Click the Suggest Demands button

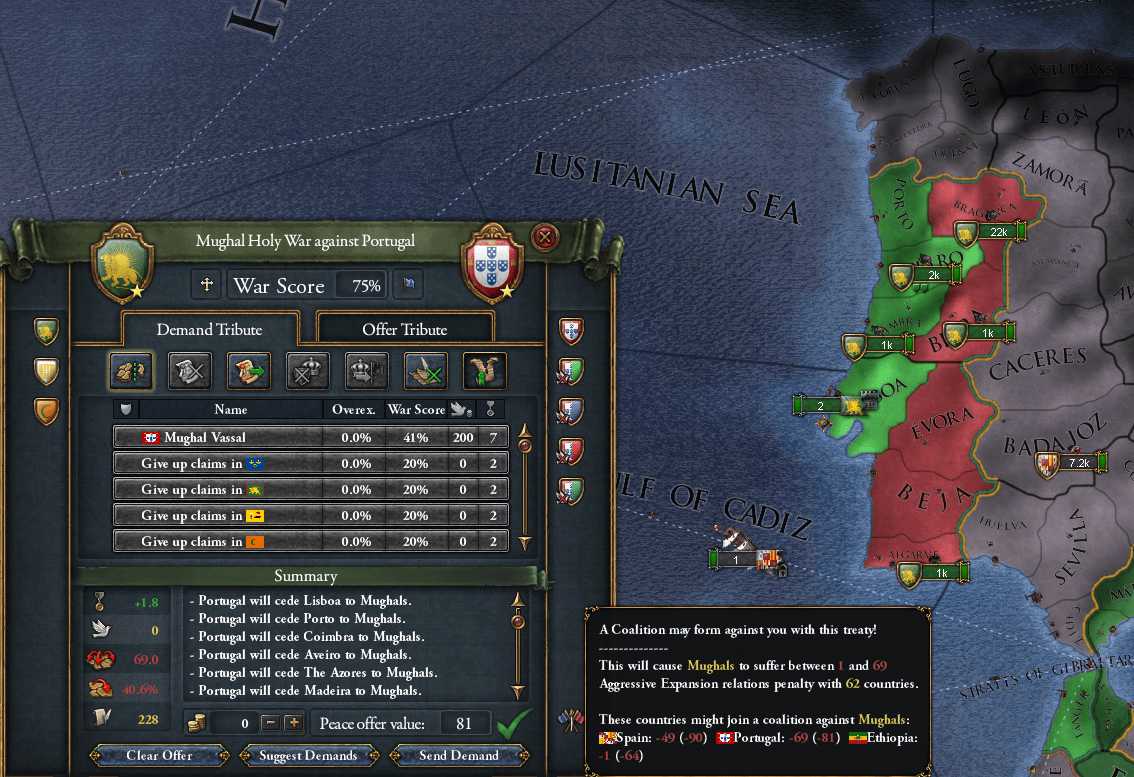click(x=308, y=755)
